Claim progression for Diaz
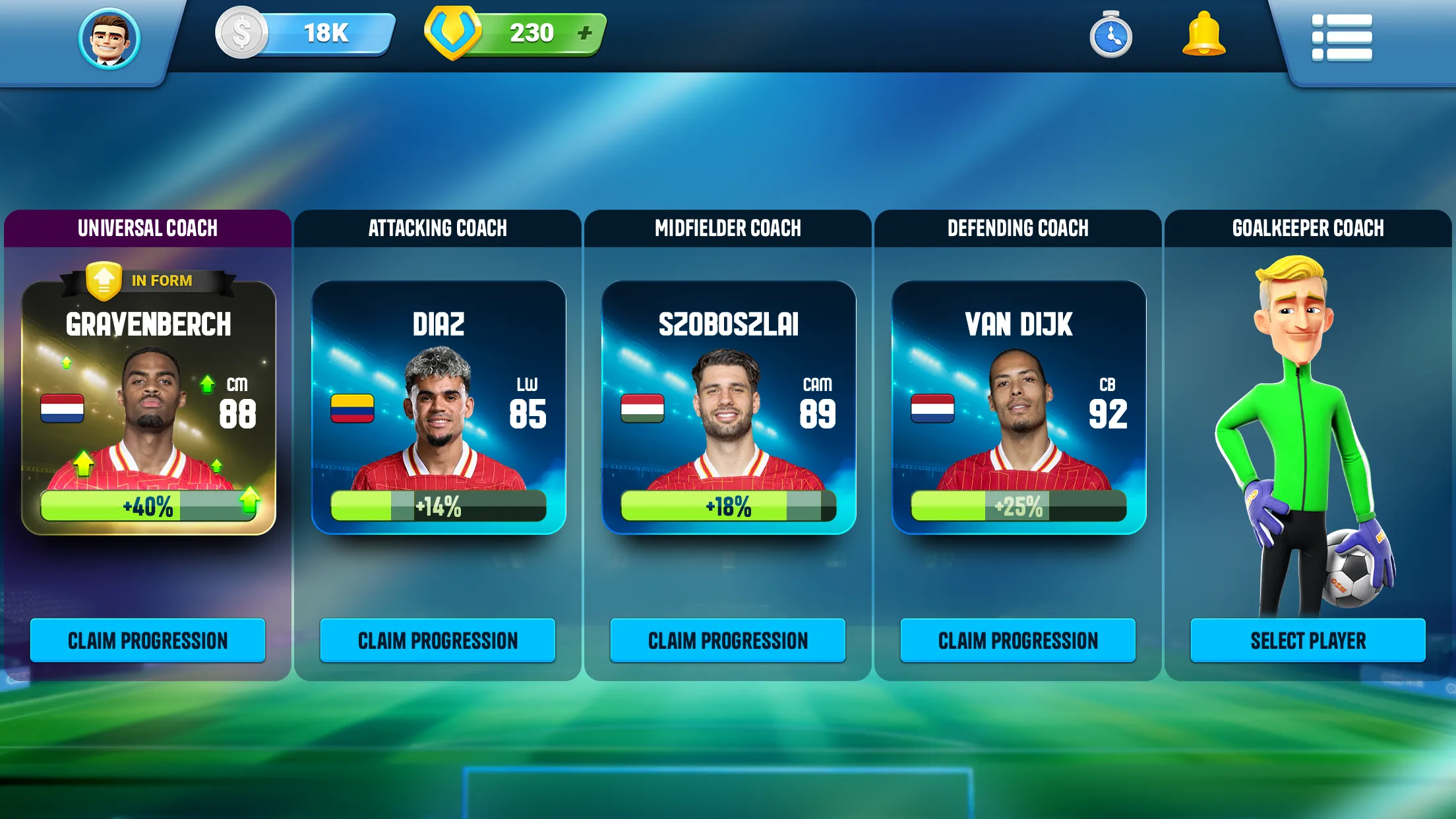 click(437, 640)
